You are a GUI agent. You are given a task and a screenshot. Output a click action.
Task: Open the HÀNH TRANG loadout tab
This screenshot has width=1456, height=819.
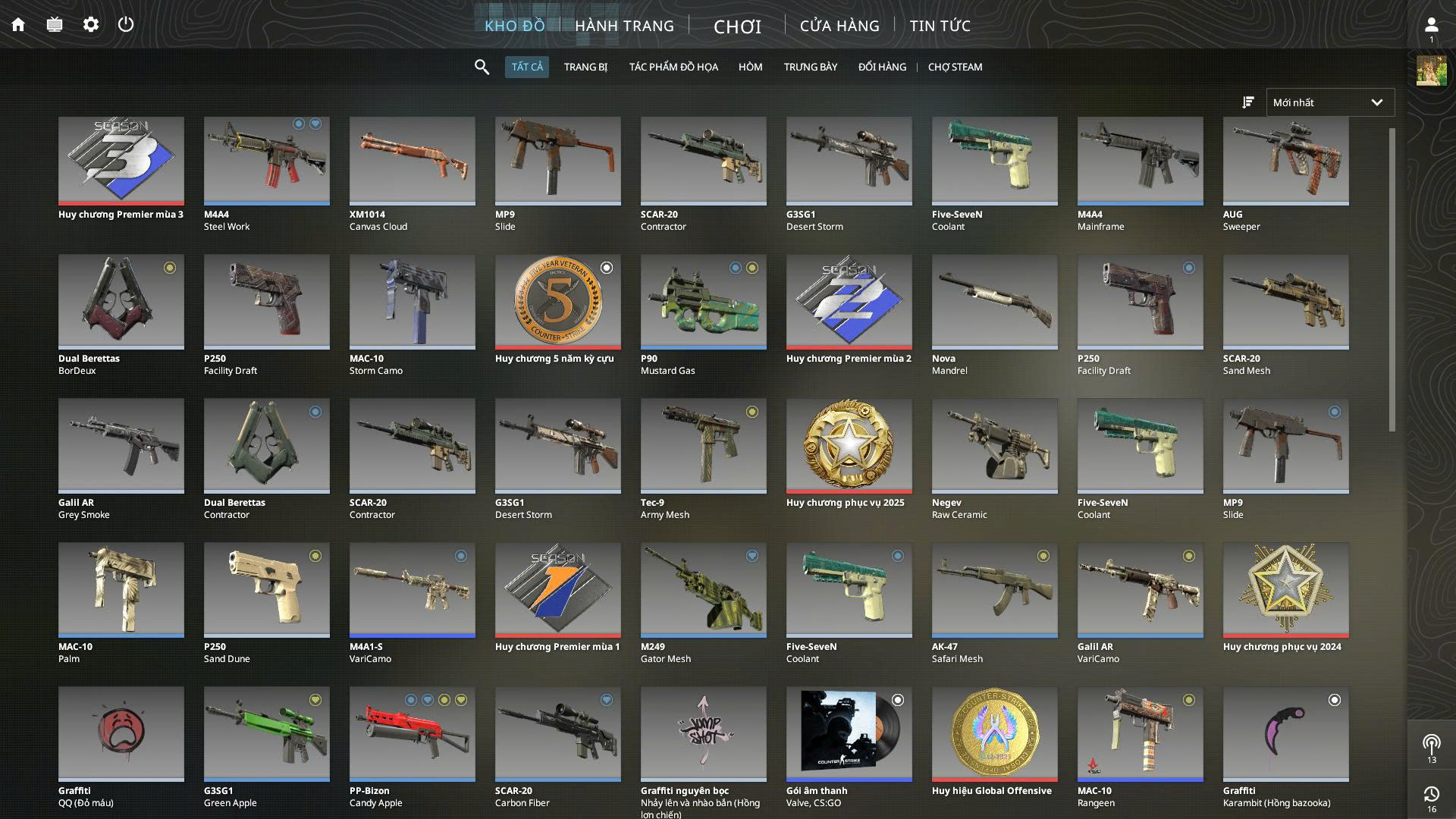click(624, 26)
